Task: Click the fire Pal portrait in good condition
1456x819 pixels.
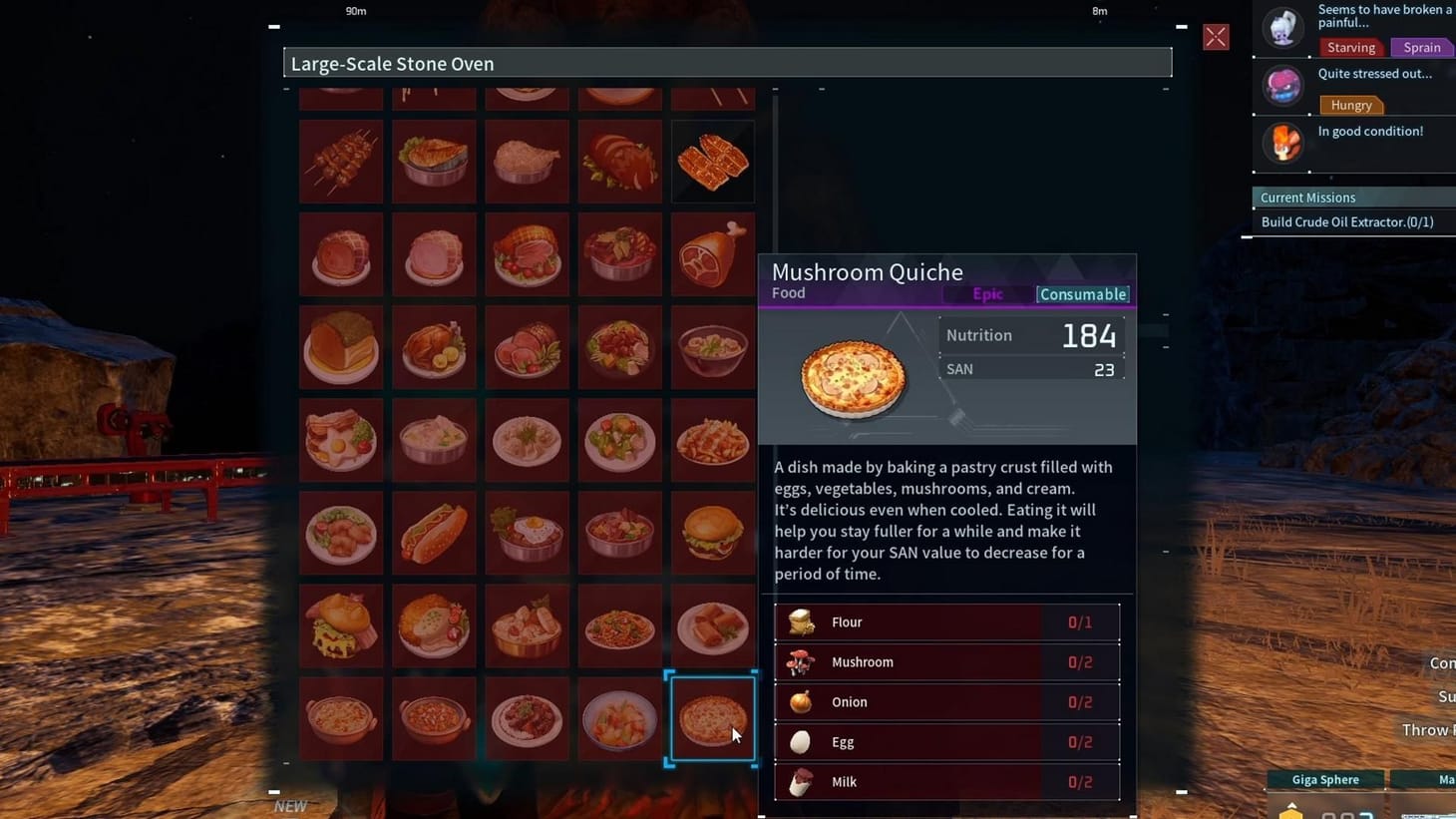Action: (1282, 143)
